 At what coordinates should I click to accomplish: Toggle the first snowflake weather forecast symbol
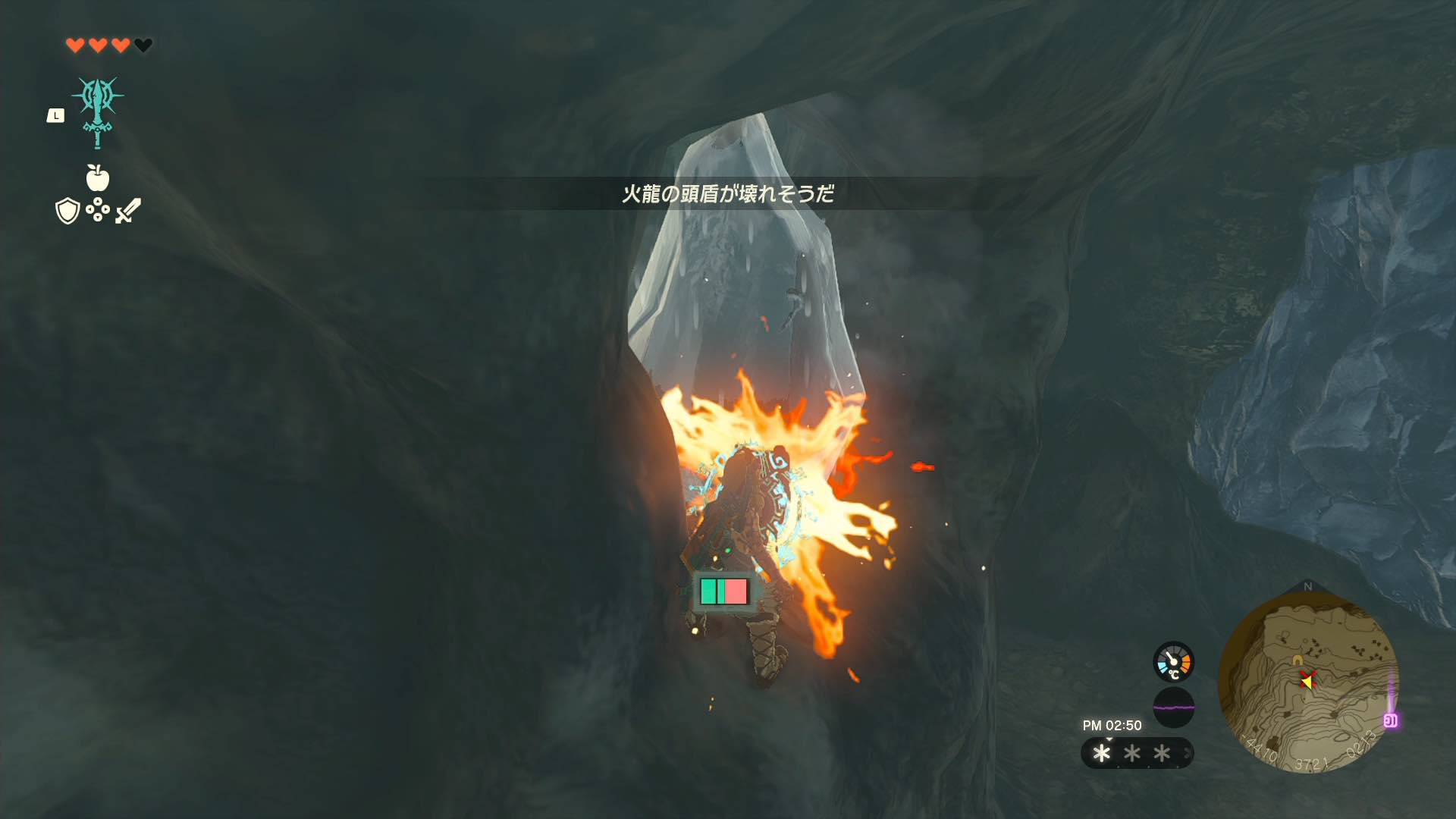1101,753
